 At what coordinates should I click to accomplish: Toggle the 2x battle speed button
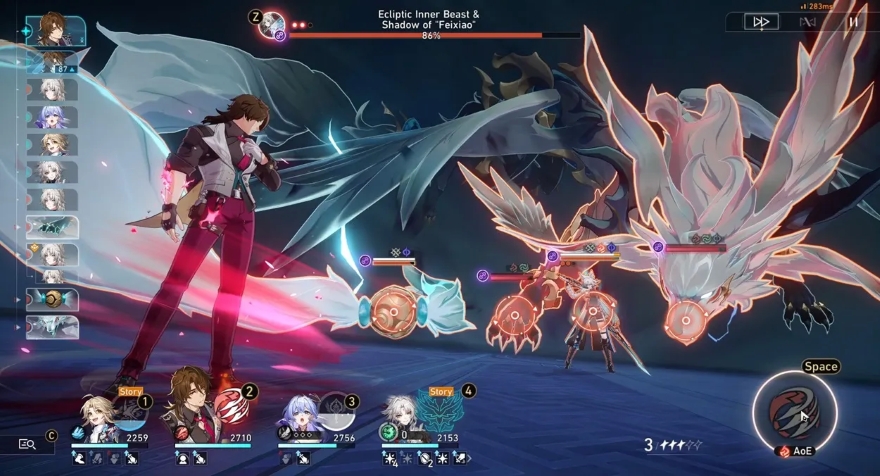[762, 21]
